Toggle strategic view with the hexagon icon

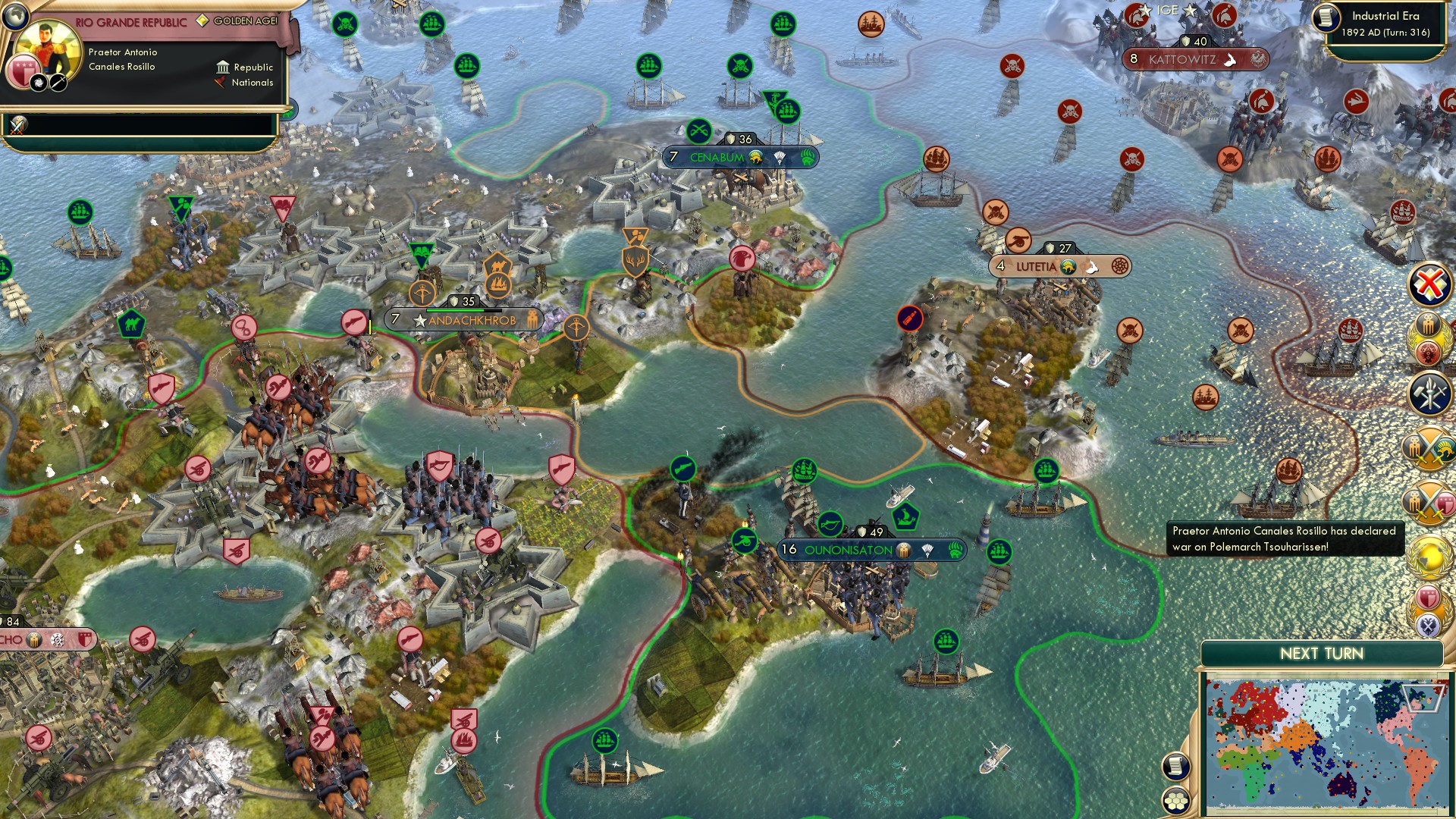[1176, 801]
